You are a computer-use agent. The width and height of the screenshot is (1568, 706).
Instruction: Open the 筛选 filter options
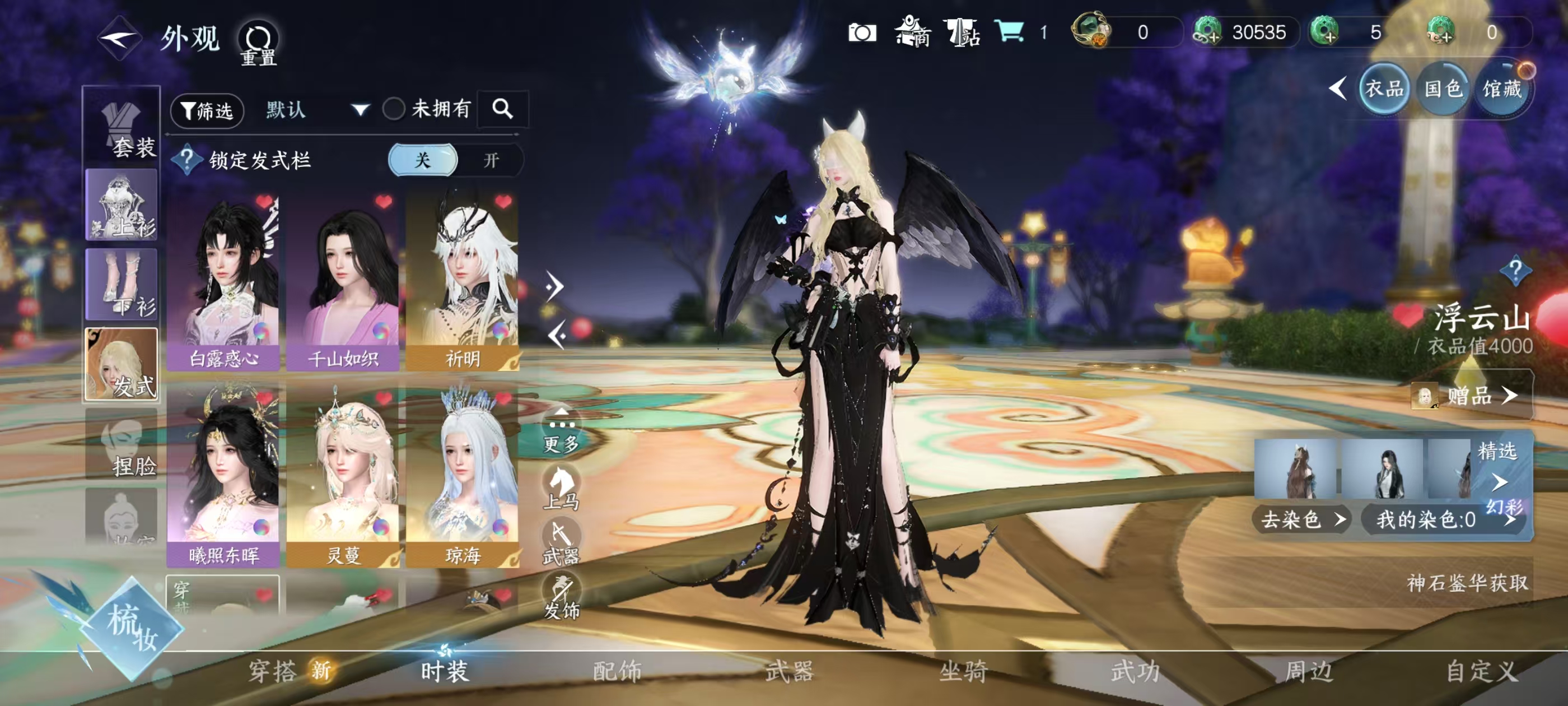click(x=207, y=110)
